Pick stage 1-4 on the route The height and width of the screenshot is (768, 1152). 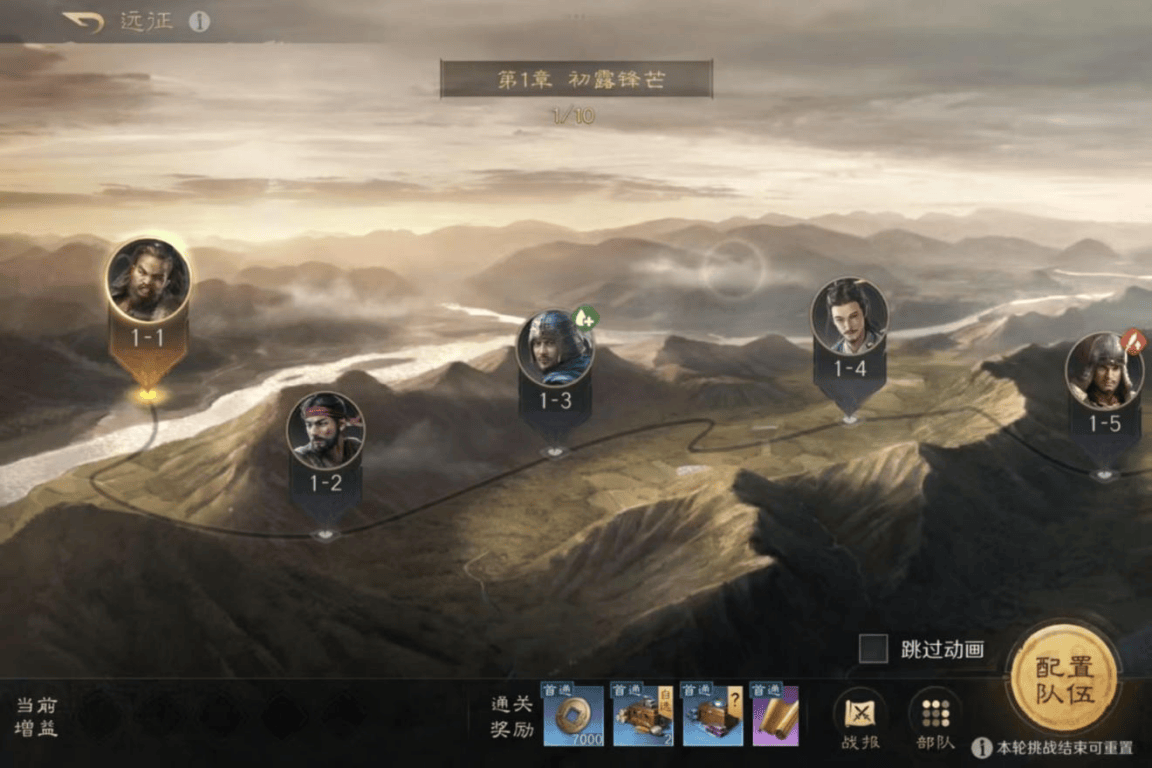(849, 317)
